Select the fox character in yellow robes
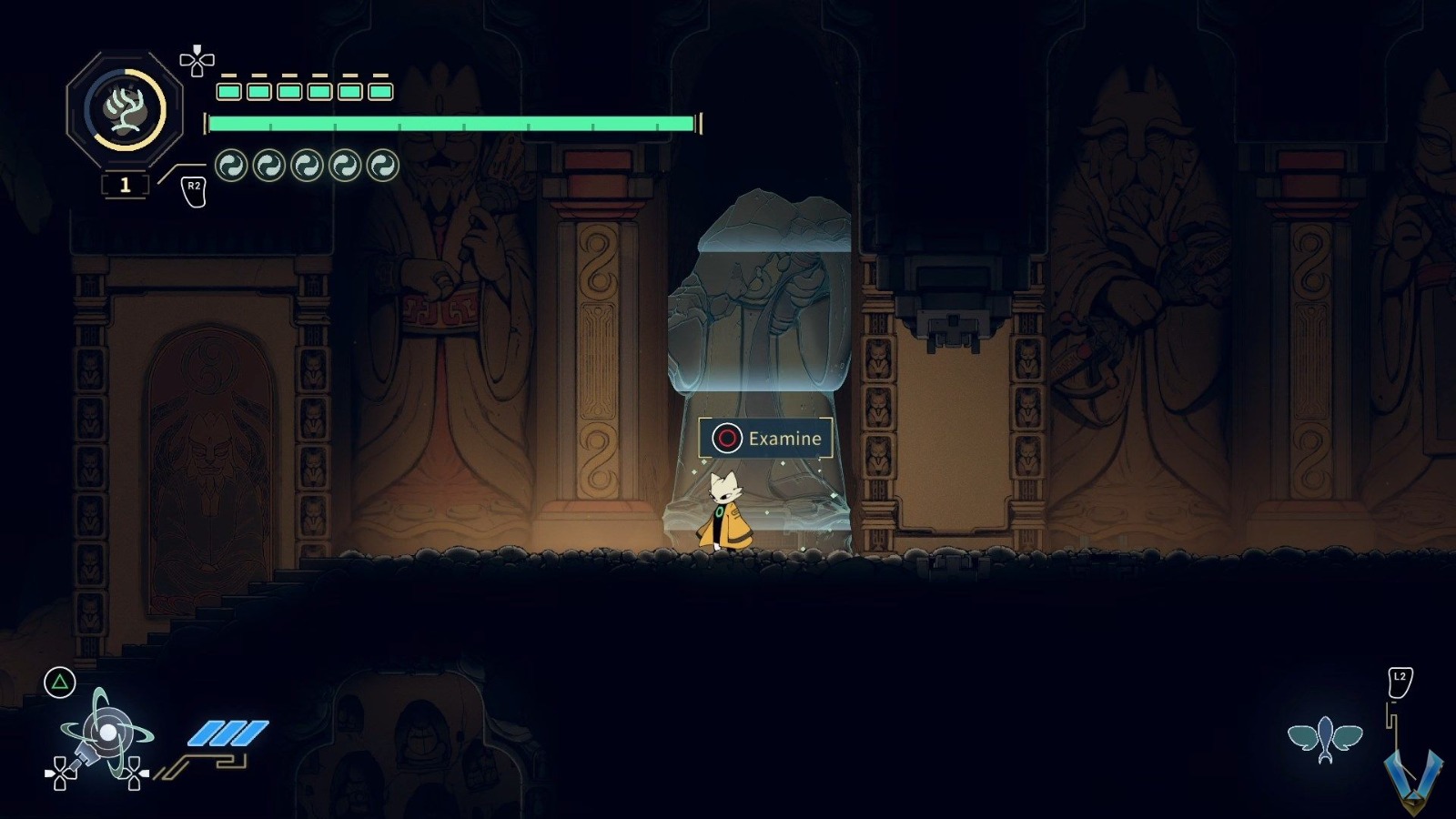The image size is (1456, 819). (x=725, y=514)
